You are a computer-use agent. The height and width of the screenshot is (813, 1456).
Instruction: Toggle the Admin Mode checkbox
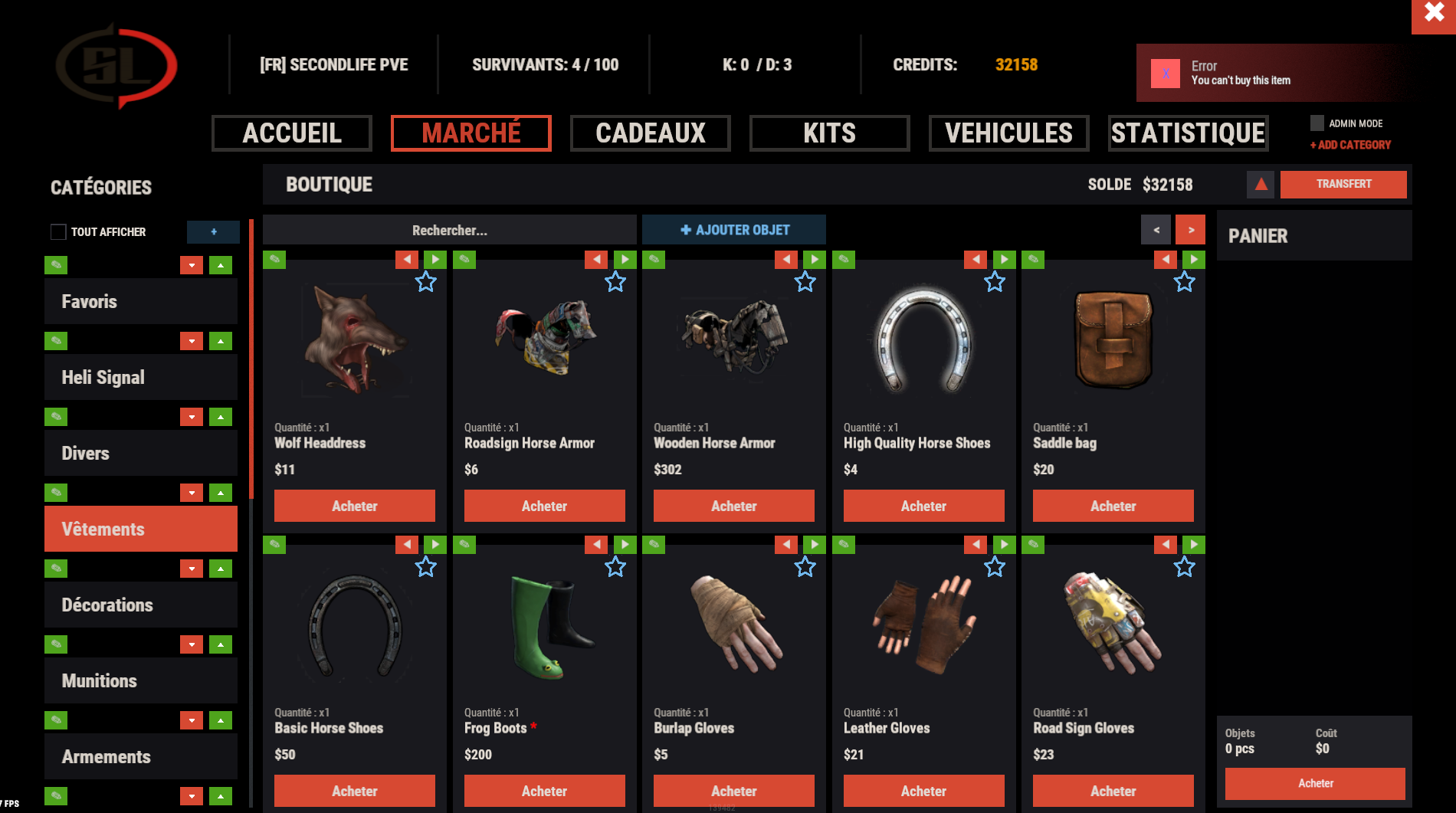(1317, 123)
